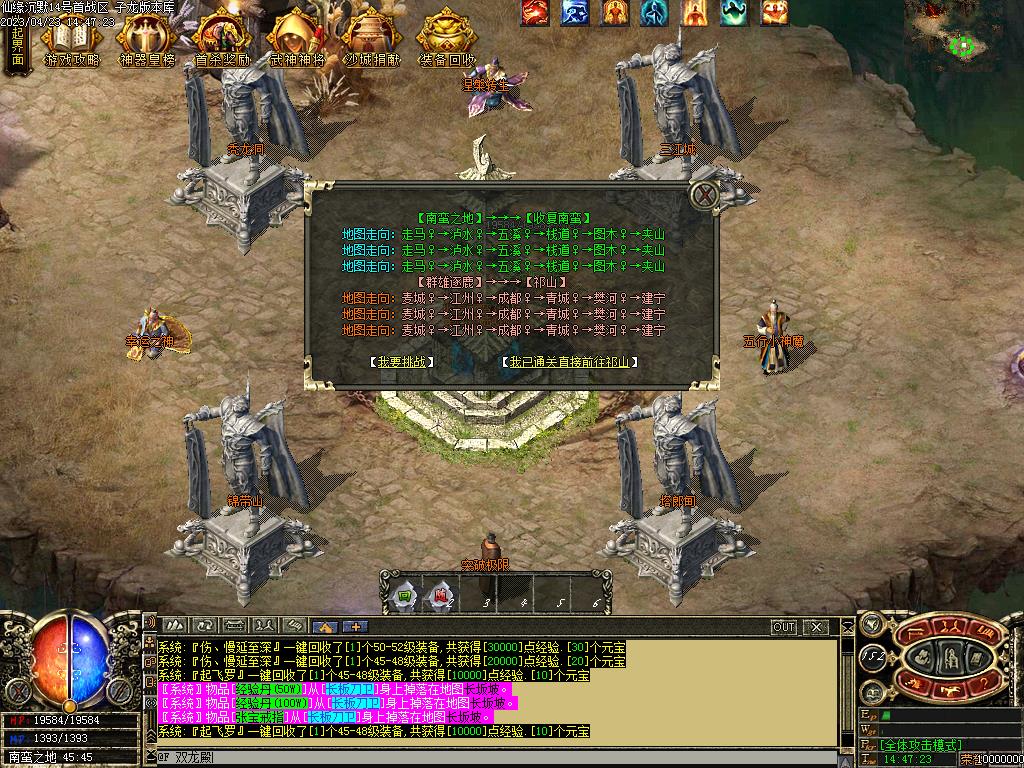Click the OUT button on chat bar

pos(784,627)
